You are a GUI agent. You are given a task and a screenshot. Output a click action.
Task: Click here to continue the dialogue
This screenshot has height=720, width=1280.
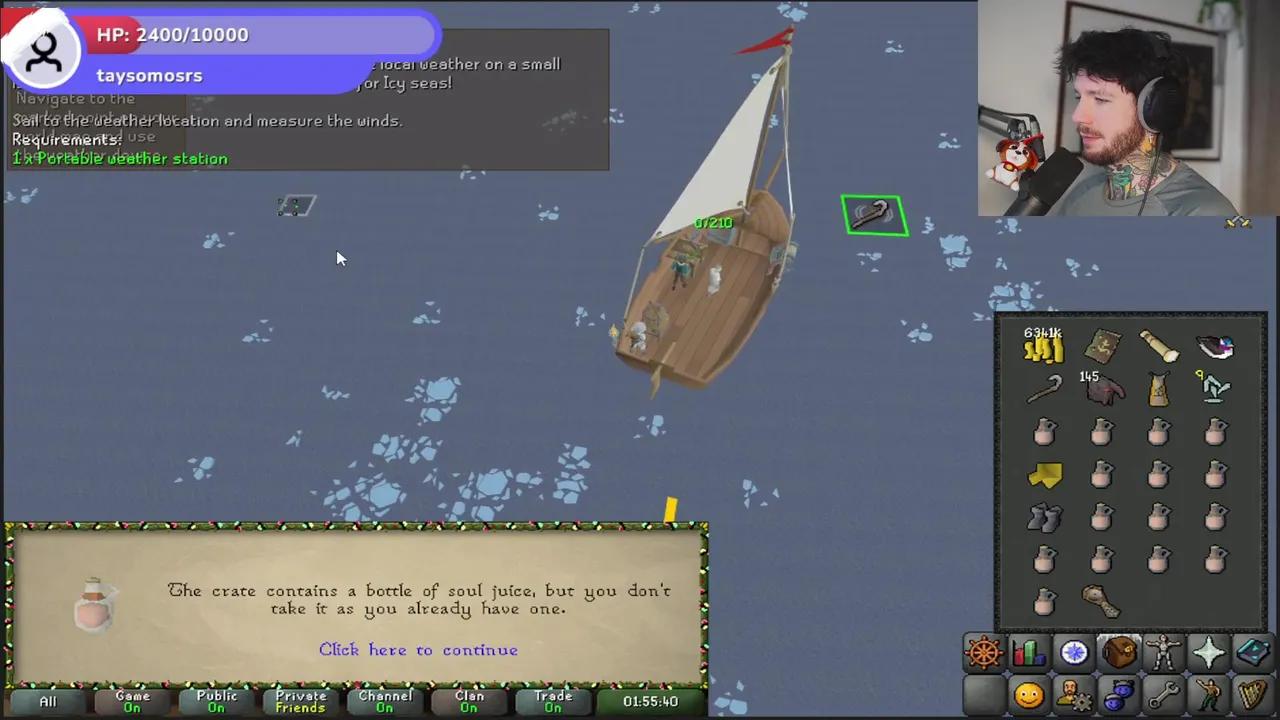418,650
